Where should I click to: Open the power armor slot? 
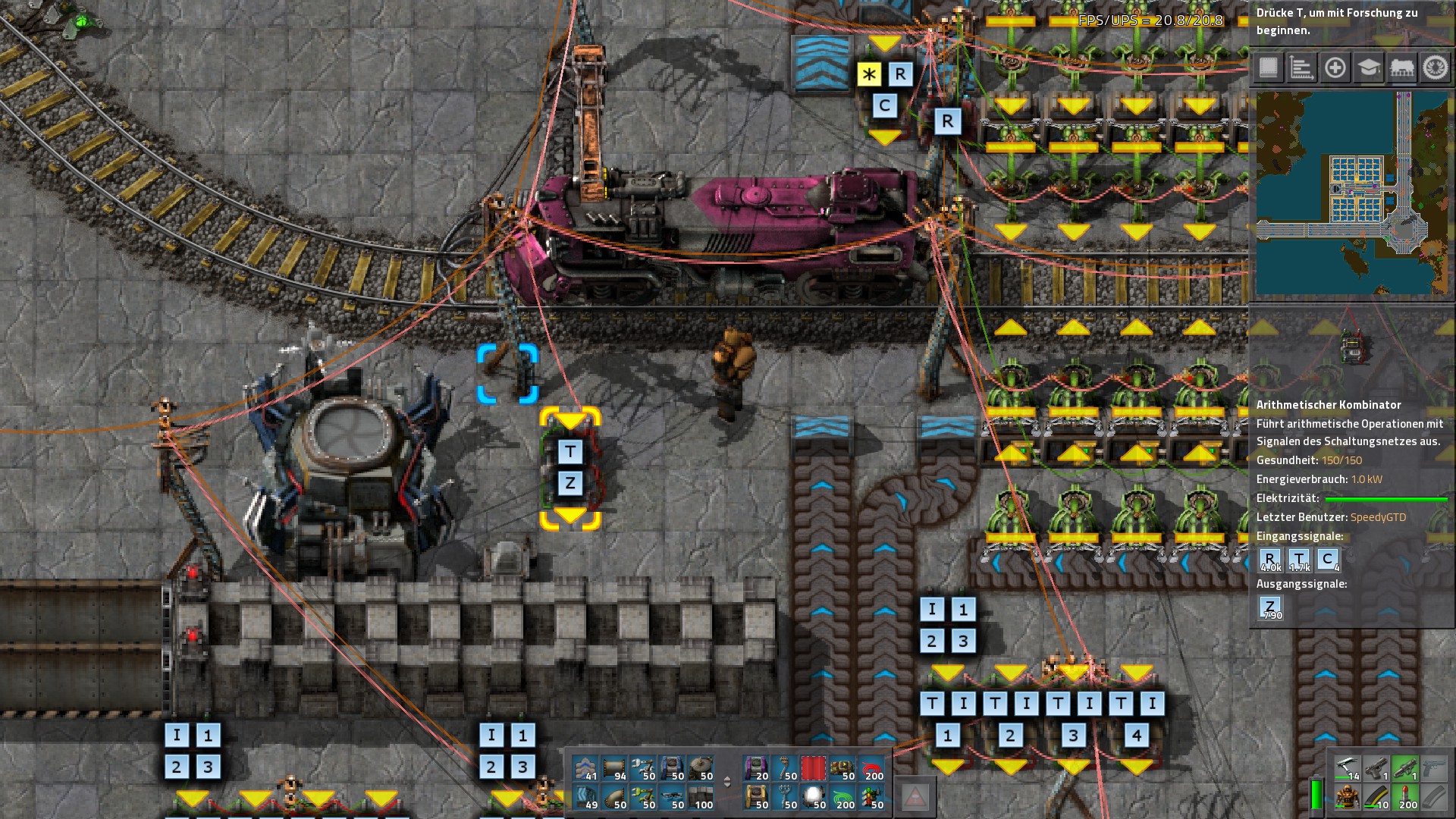pyautogui.click(x=1347, y=798)
